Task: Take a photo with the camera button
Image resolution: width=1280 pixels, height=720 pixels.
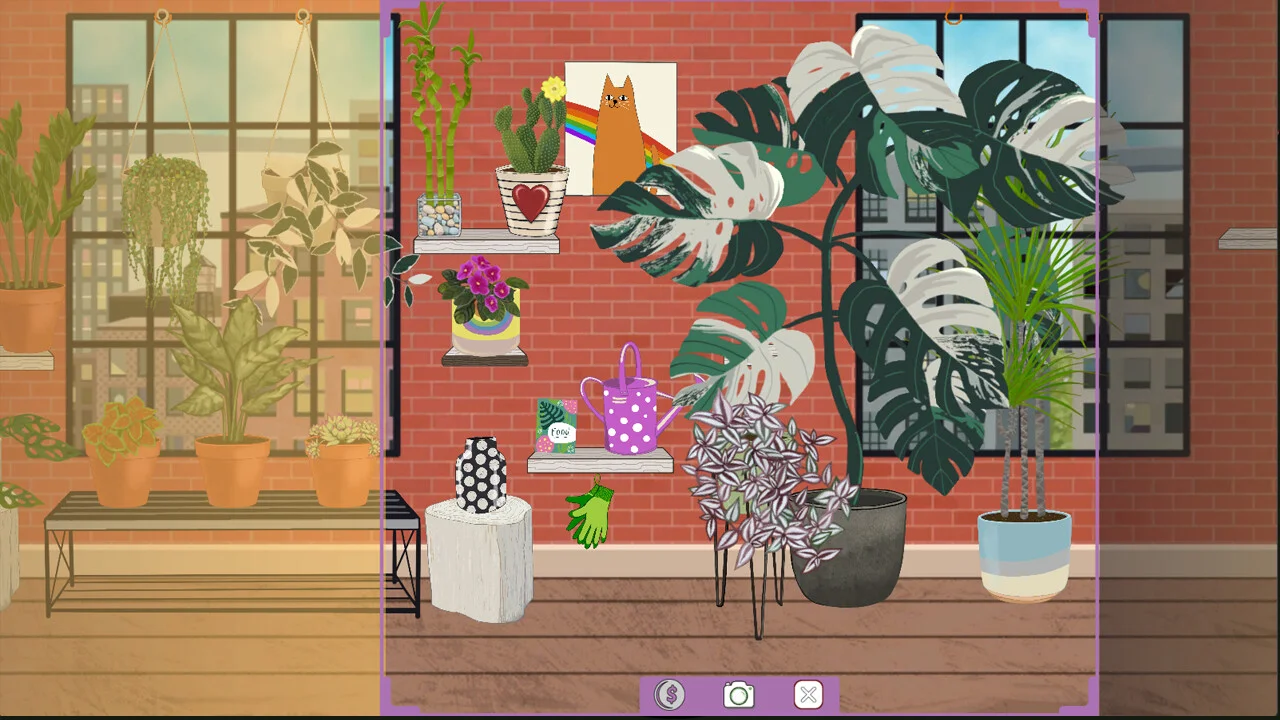Action: click(x=739, y=694)
